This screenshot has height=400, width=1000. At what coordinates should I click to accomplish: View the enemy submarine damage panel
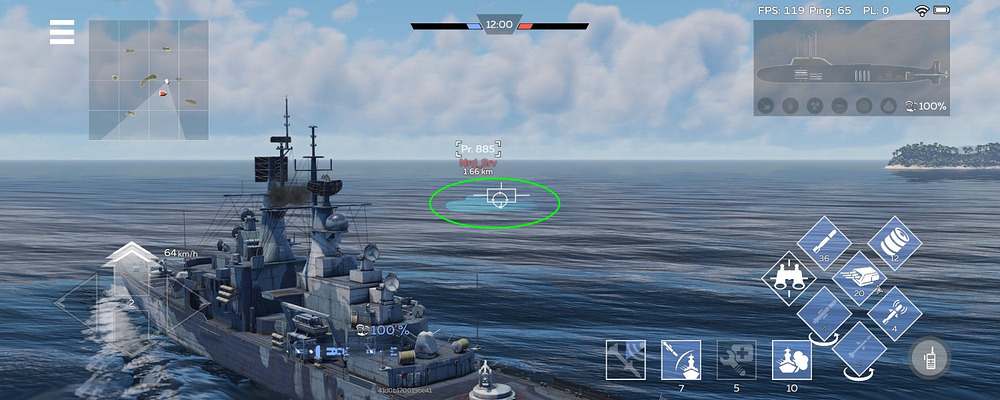click(850, 68)
